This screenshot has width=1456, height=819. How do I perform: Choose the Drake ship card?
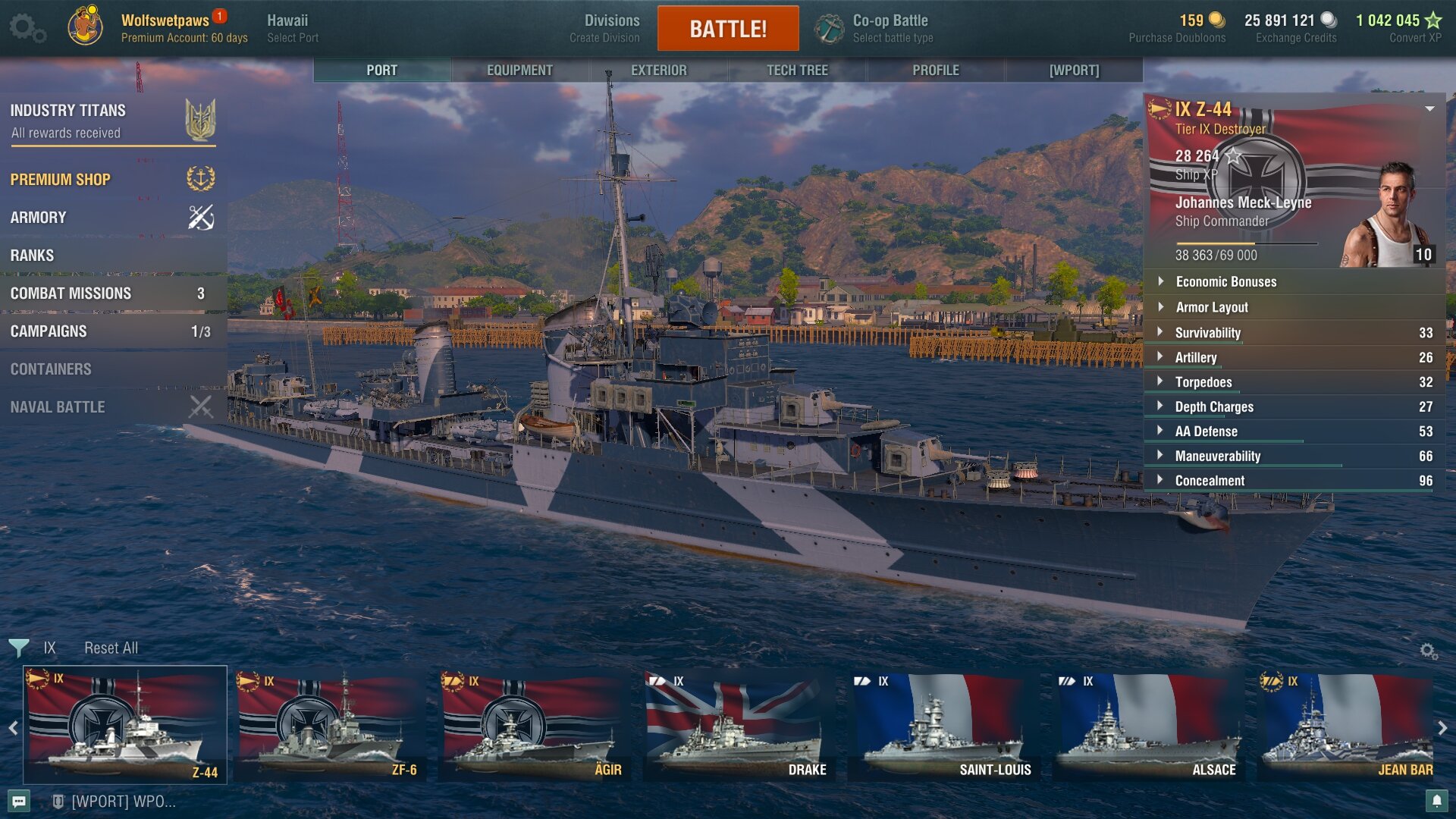tap(739, 726)
